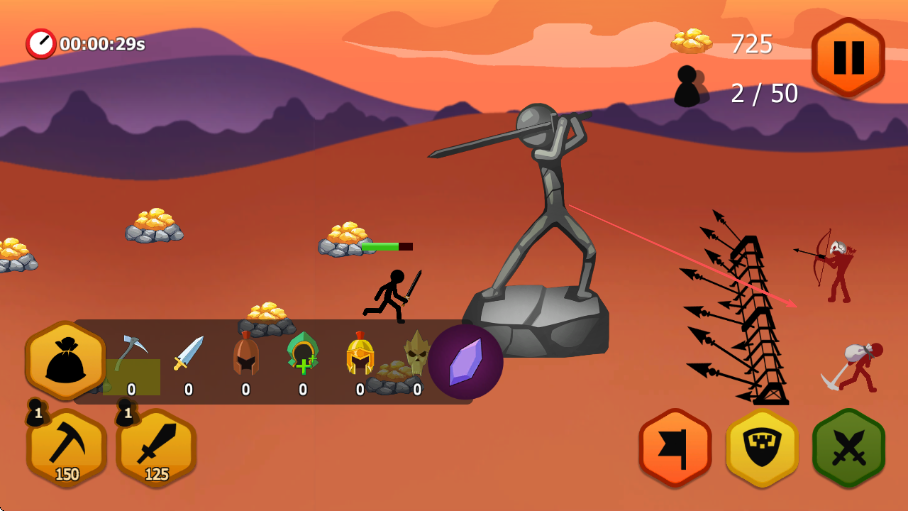908x511 pixels.
Task: Pause the game with the orange button
Action: point(847,57)
